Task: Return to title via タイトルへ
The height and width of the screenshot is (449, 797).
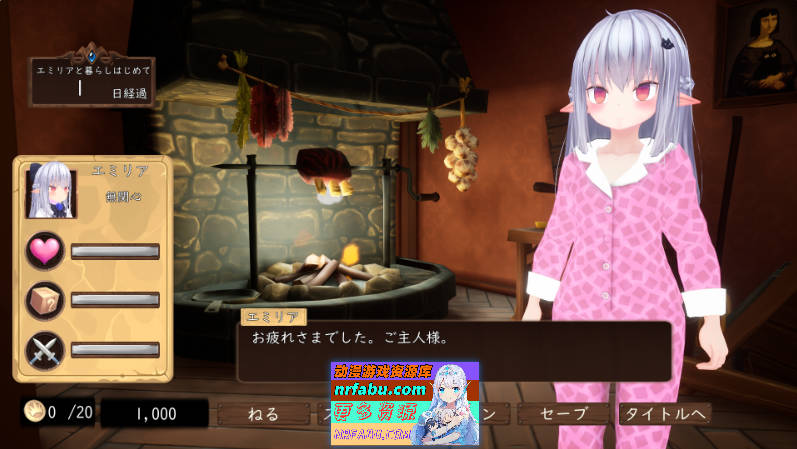Action: [x=664, y=413]
